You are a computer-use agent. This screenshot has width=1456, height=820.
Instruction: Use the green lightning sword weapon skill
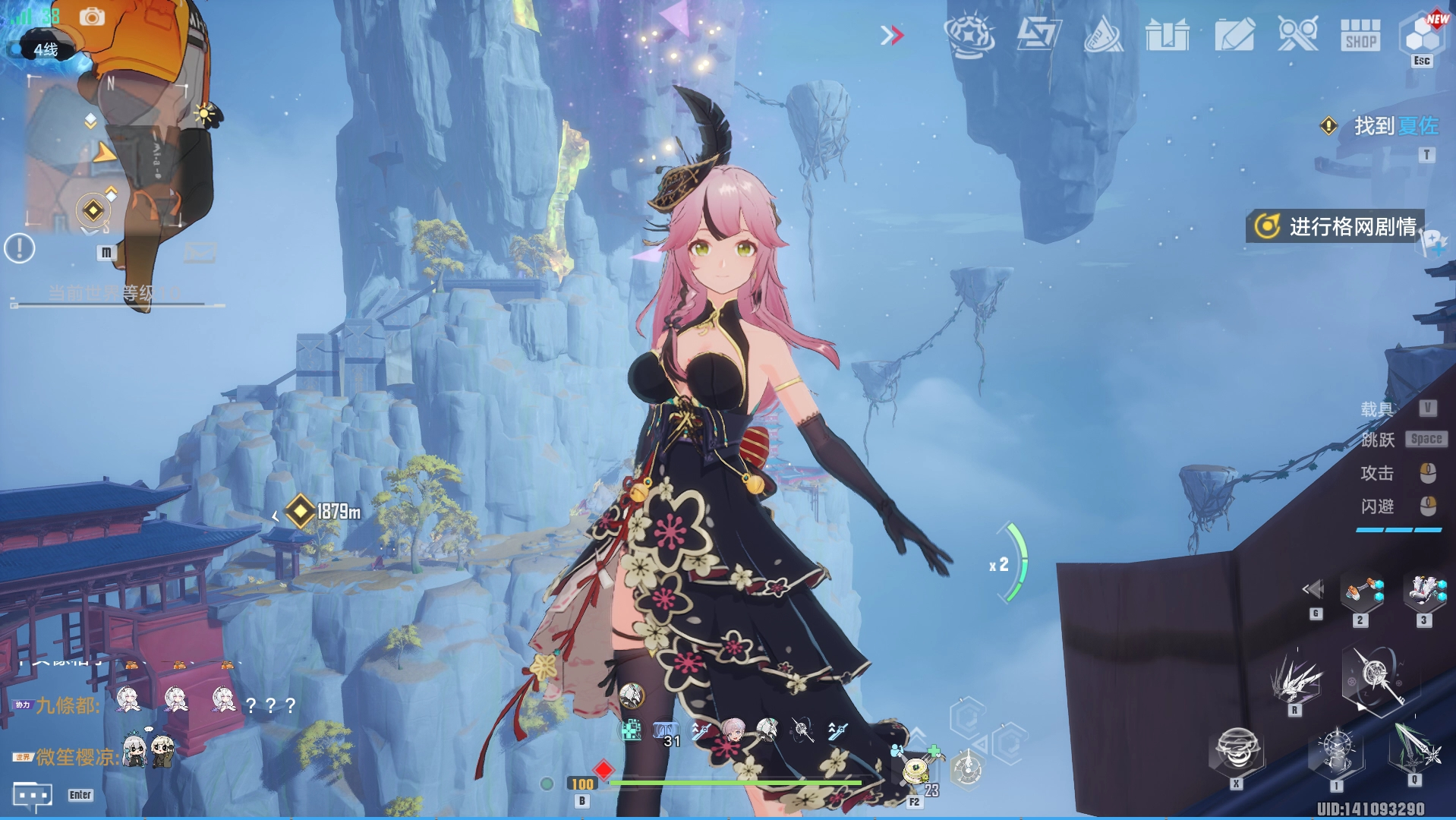point(1415,748)
